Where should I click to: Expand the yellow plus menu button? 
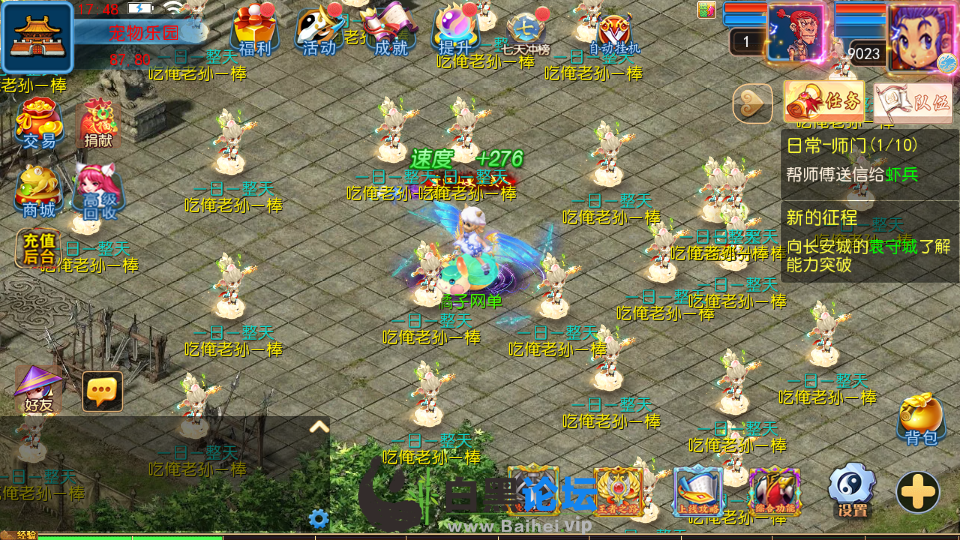pyautogui.click(x=917, y=492)
